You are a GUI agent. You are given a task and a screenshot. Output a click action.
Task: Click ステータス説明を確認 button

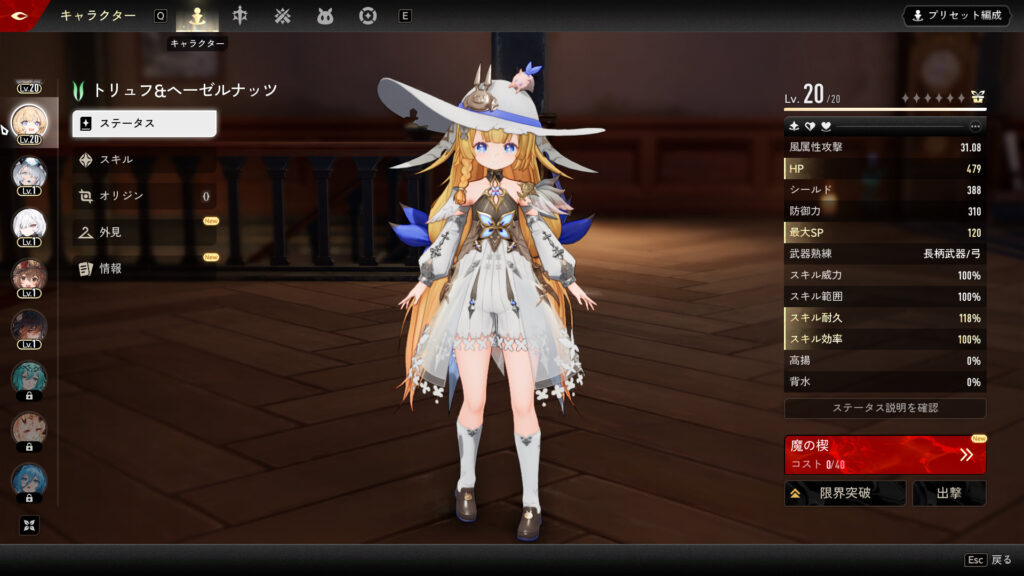click(x=885, y=408)
